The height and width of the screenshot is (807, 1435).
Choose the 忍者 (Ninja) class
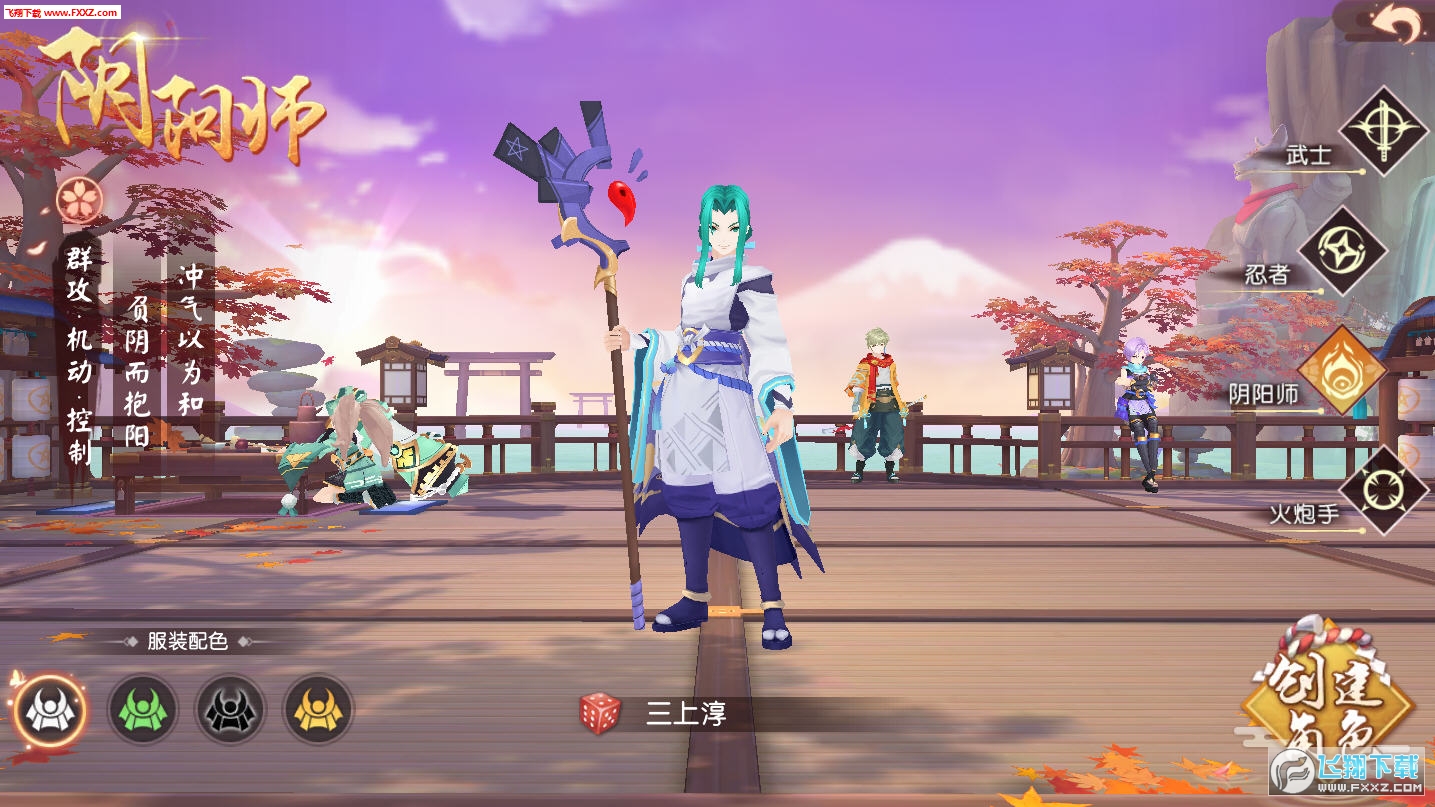pos(1343,250)
